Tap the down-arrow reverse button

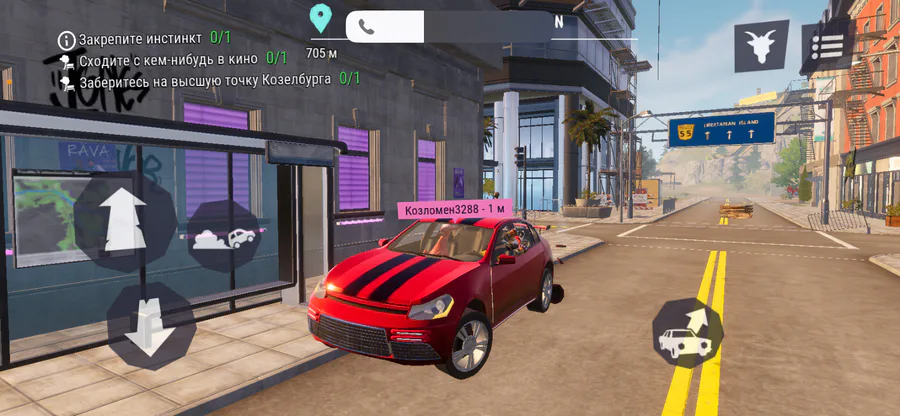(x=150, y=325)
